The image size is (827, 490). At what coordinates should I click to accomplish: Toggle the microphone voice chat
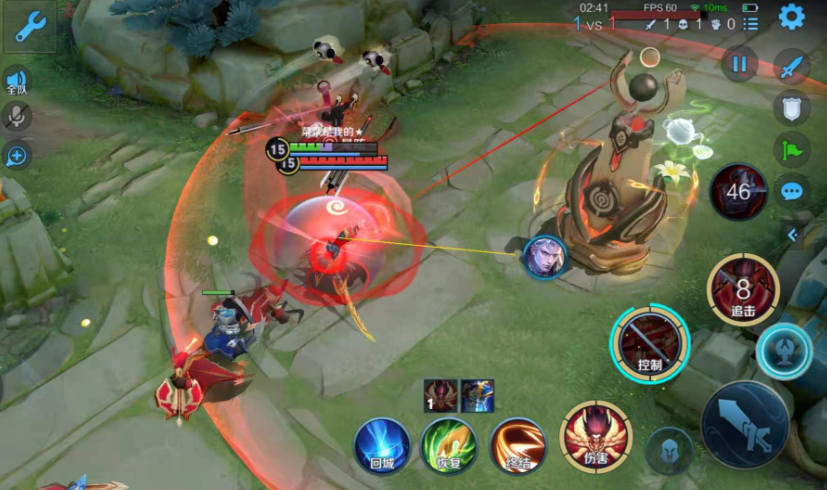[x=16, y=116]
